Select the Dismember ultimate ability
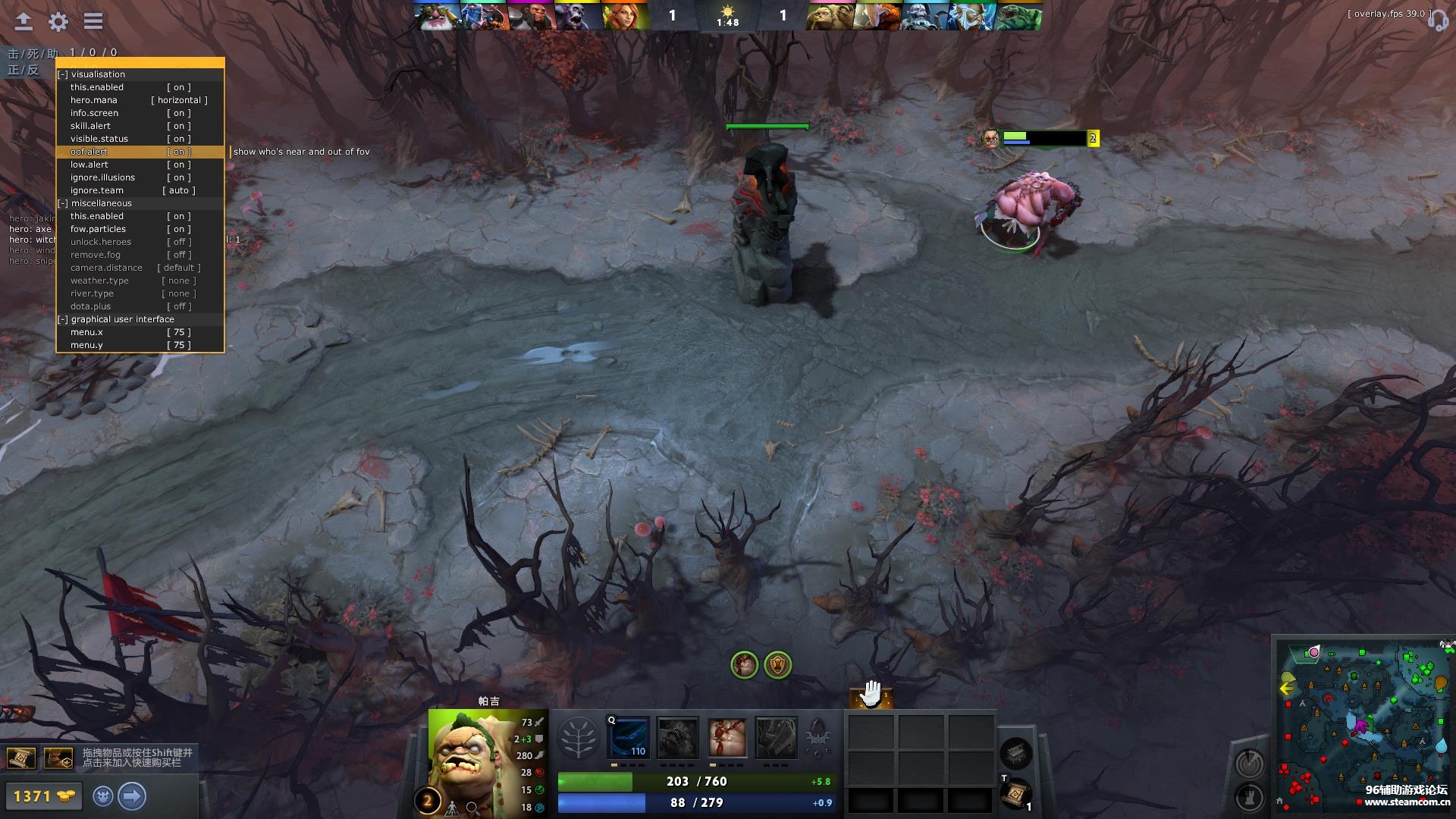Image resolution: width=1456 pixels, height=819 pixels. pos(776,738)
